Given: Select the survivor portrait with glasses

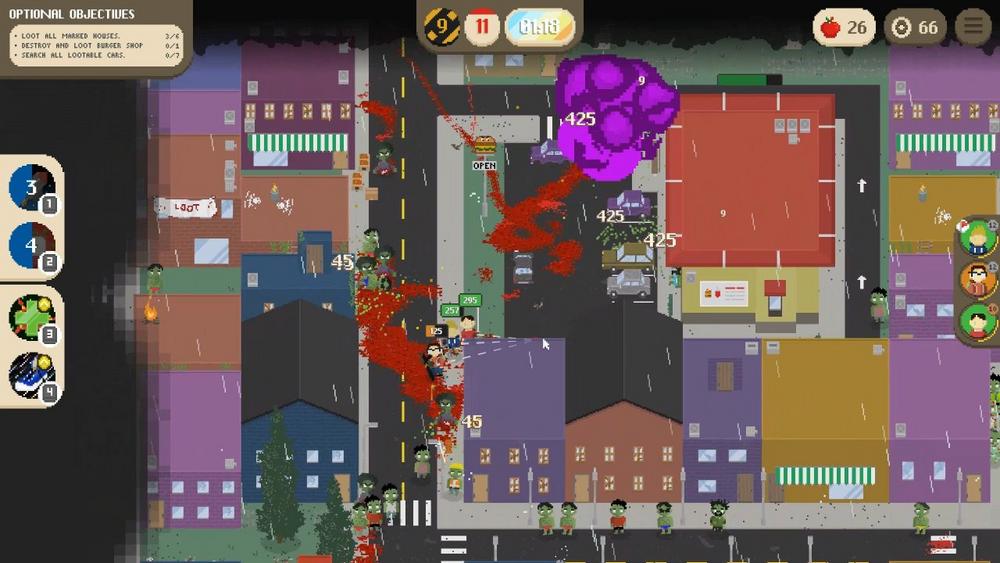Looking at the screenshot, I should click(x=977, y=279).
